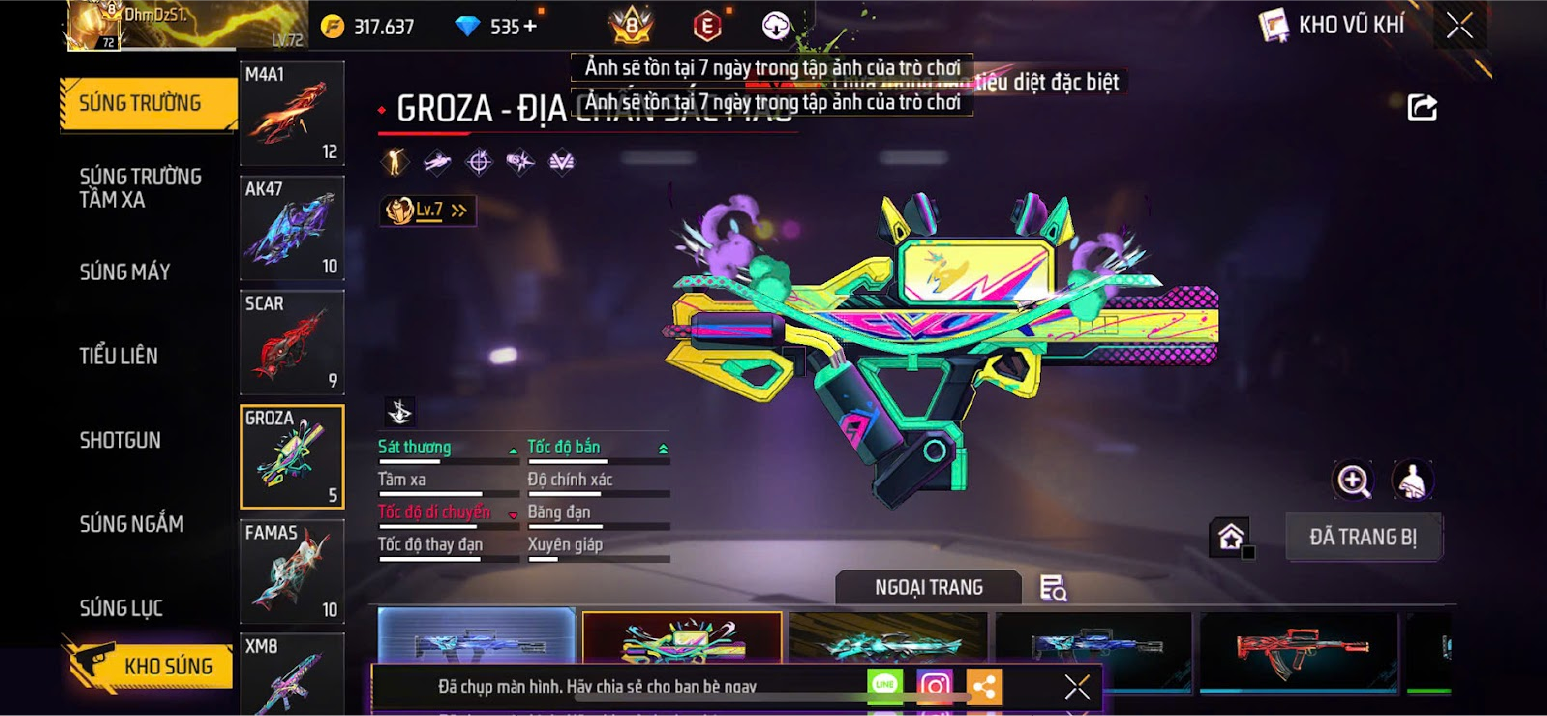The height and width of the screenshot is (716, 1547).
Task: Select the red rifle skin thumbnail
Action: (x=1298, y=651)
